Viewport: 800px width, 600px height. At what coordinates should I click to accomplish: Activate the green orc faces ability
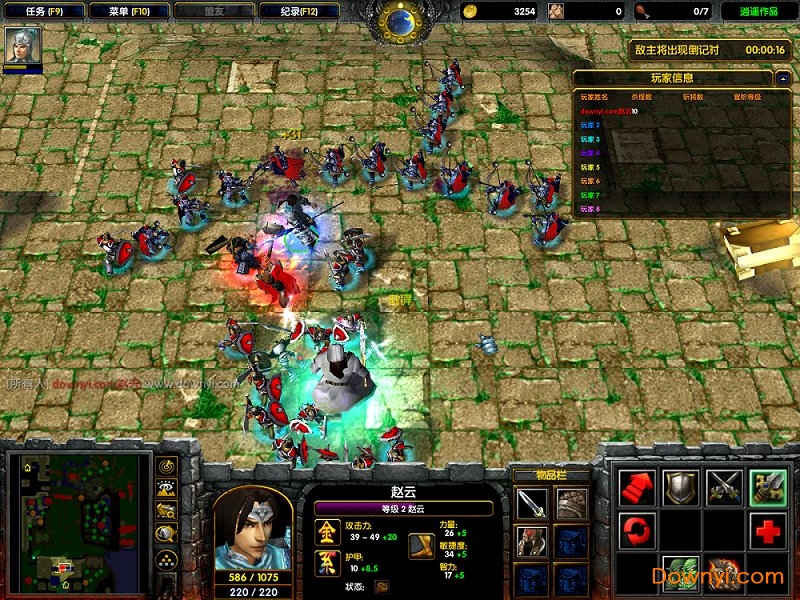click(x=681, y=572)
